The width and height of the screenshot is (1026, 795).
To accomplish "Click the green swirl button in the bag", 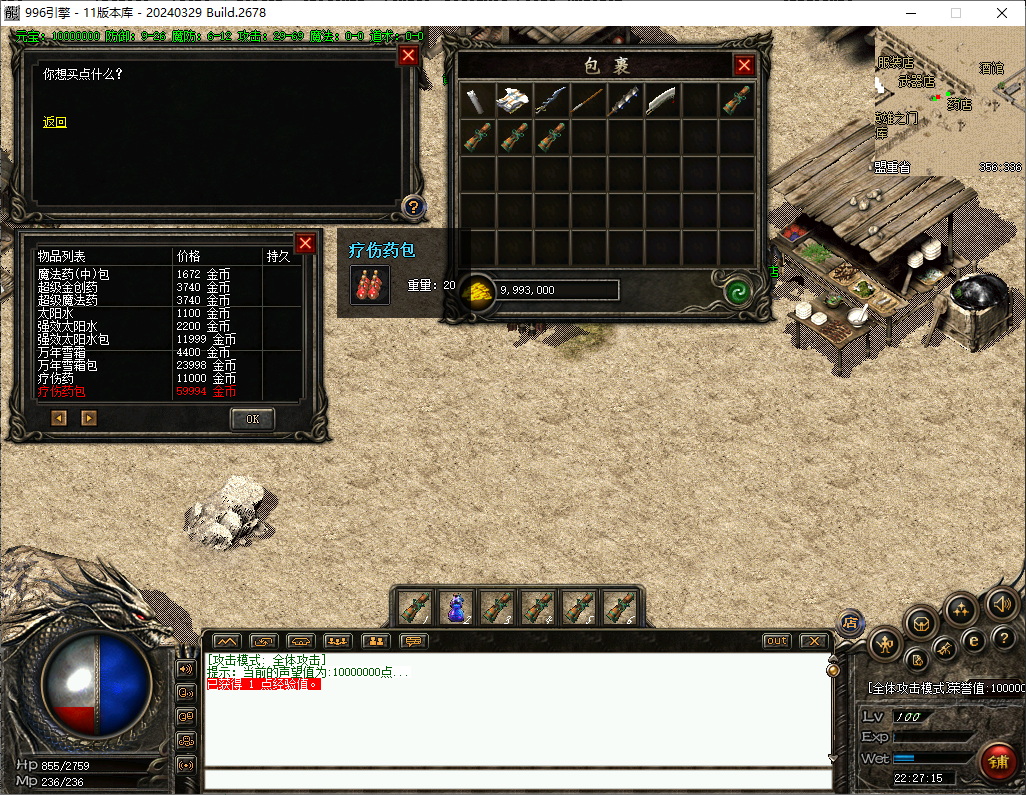I will click(738, 291).
